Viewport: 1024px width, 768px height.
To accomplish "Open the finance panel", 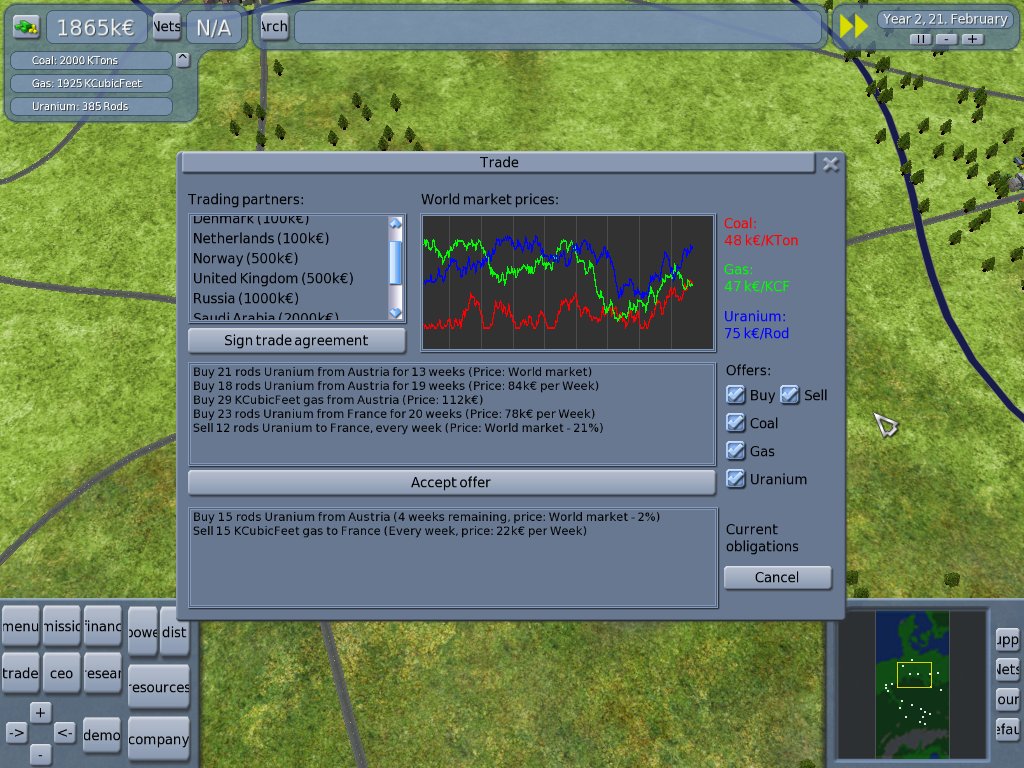I will pyautogui.click(x=102, y=627).
